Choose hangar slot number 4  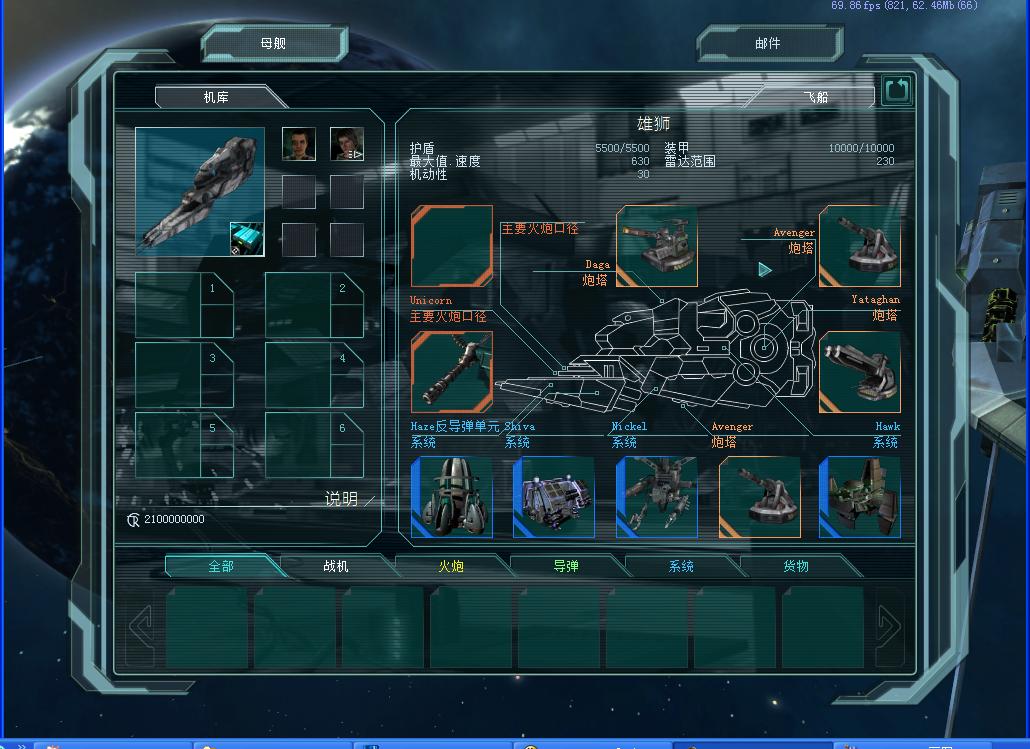(314, 375)
